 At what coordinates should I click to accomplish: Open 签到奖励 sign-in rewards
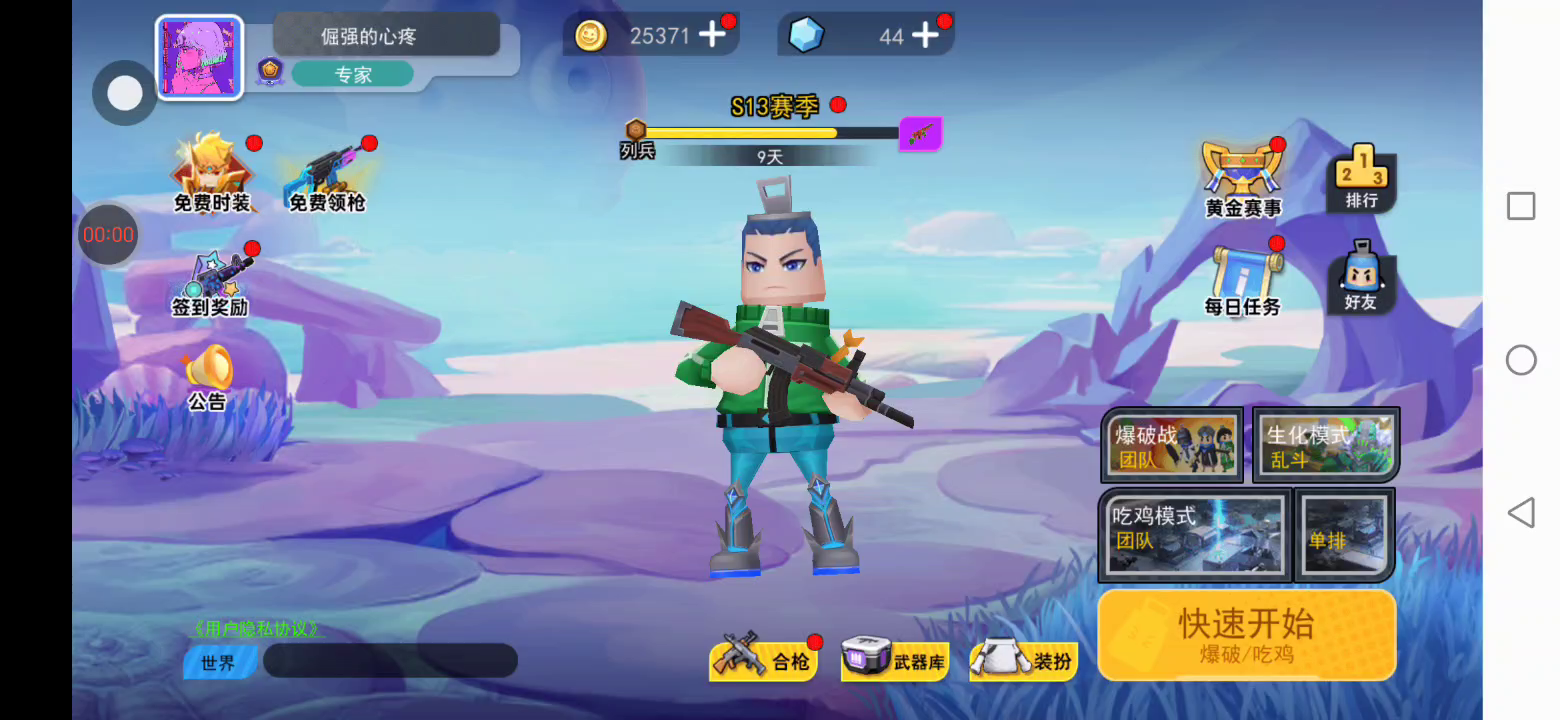pyautogui.click(x=210, y=282)
